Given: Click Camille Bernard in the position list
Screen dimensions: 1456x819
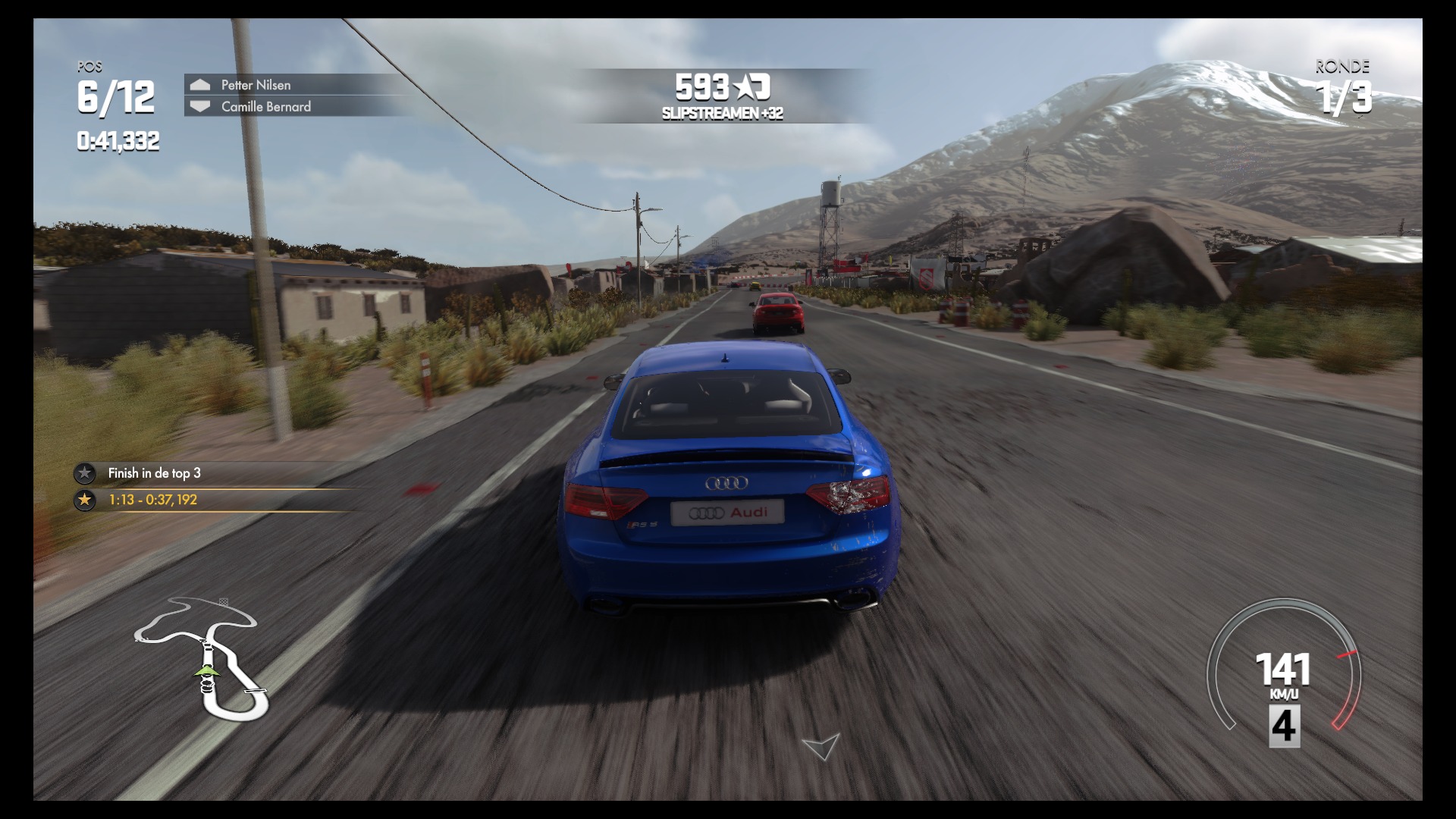Looking at the screenshot, I should [x=265, y=107].
